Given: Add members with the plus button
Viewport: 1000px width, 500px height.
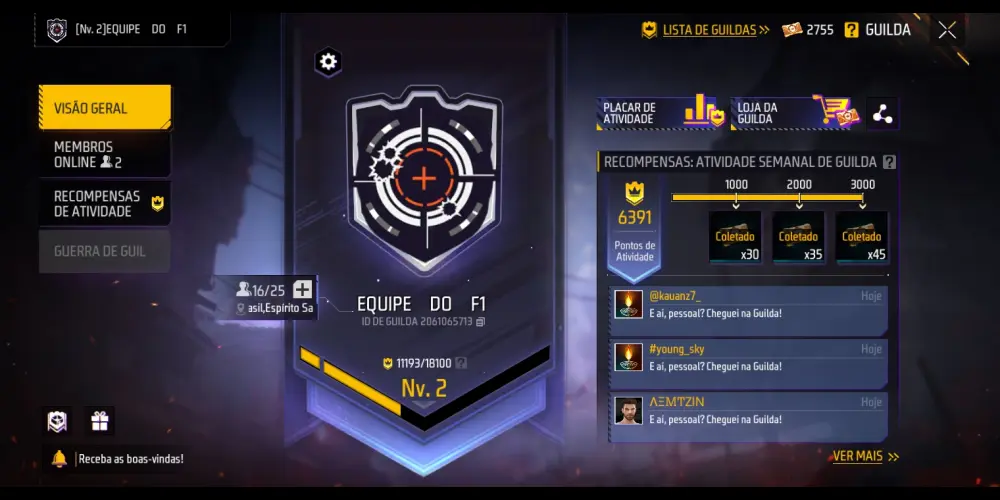Looking at the screenshot, I should point(302,290).
